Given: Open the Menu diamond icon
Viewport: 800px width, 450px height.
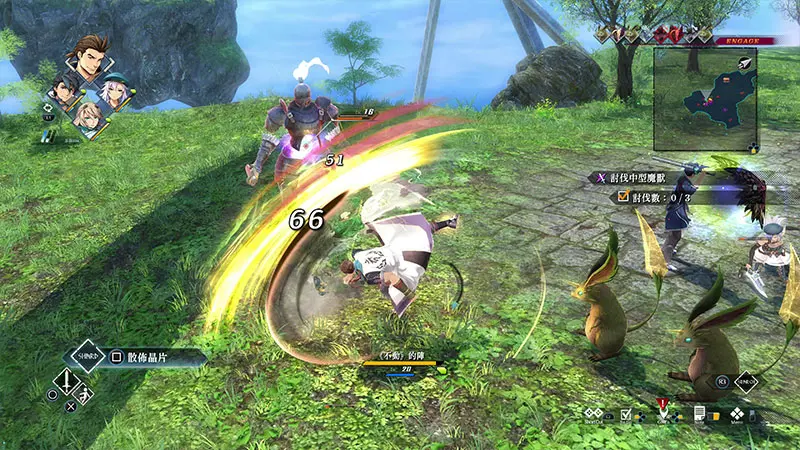Looking at the screenshot, I should (737, 412).
